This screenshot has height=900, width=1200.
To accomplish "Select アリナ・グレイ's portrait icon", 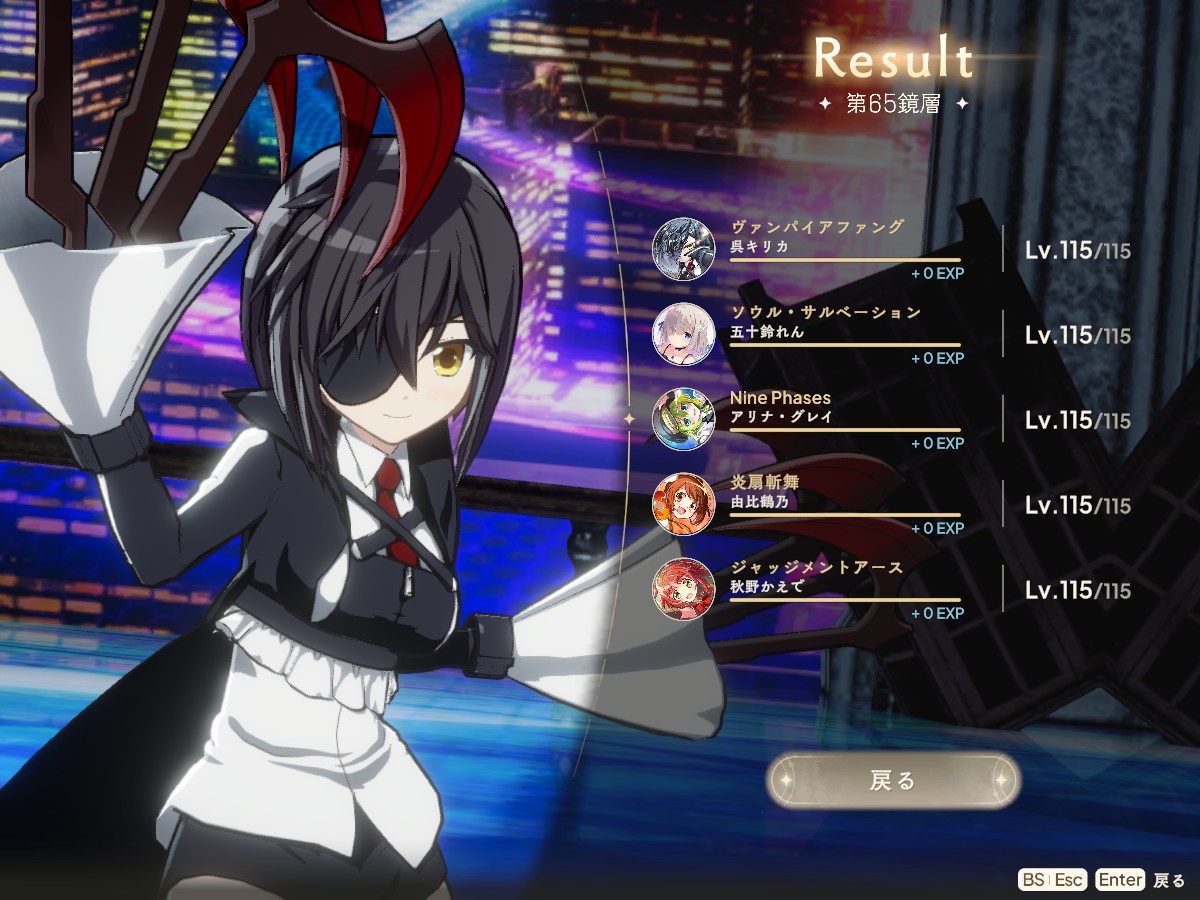I will (684, 419).
